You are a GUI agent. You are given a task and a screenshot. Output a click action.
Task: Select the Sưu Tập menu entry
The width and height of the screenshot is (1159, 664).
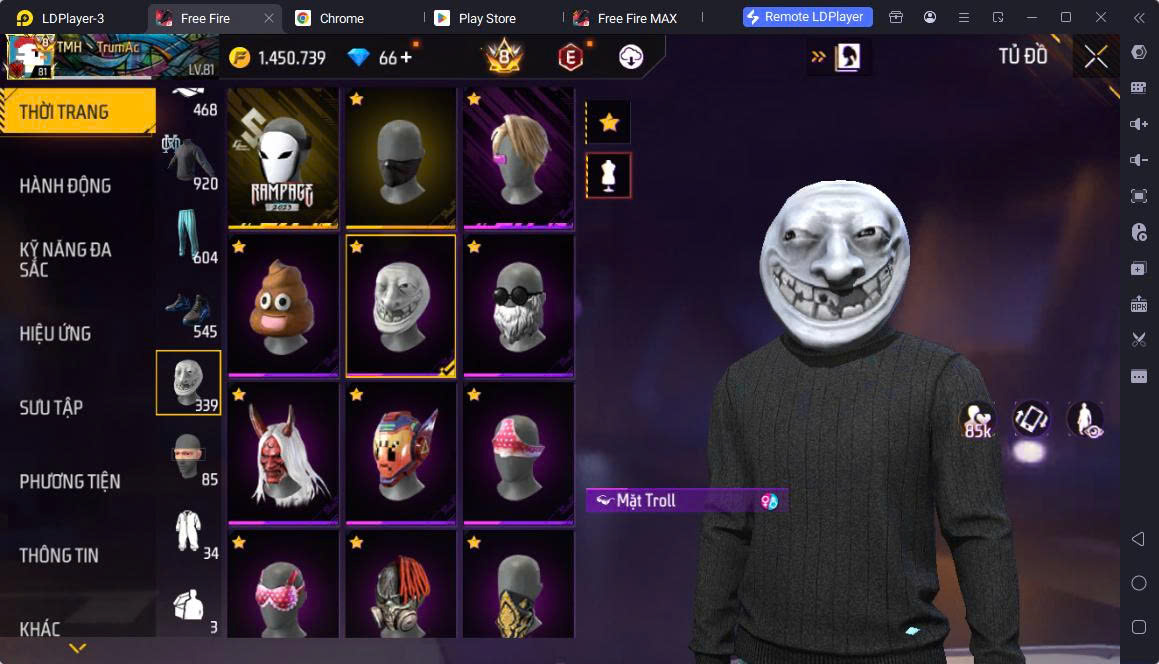coord(52,408)
